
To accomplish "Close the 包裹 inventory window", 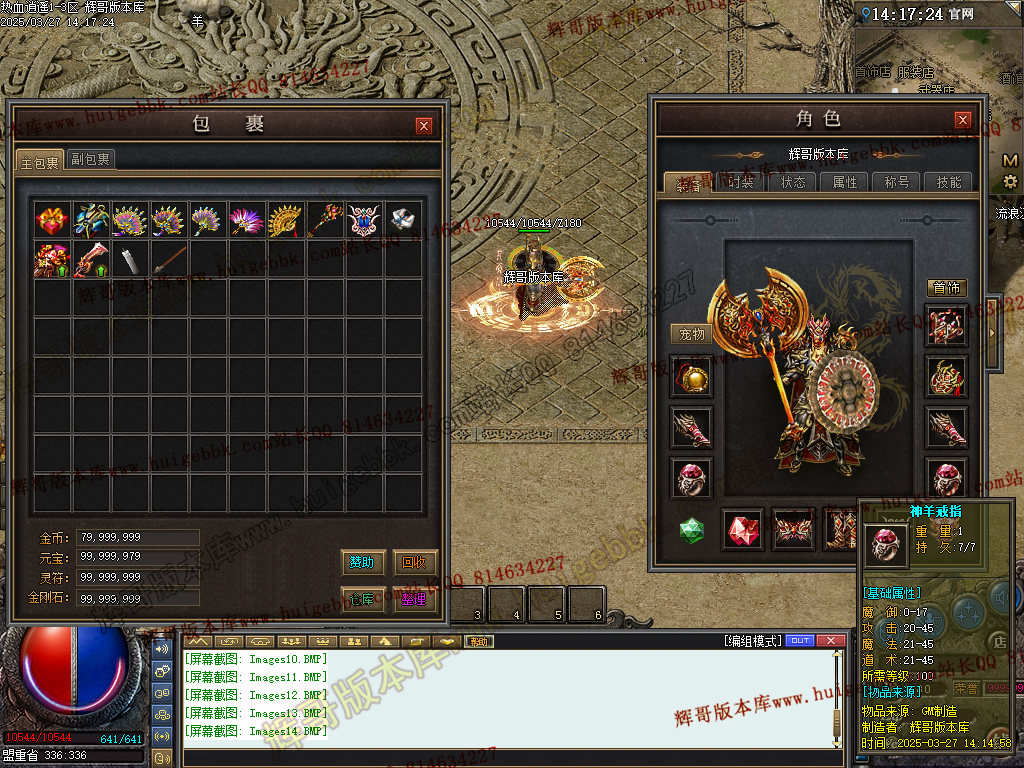I will pyautogui.click(x=424, y=125).
